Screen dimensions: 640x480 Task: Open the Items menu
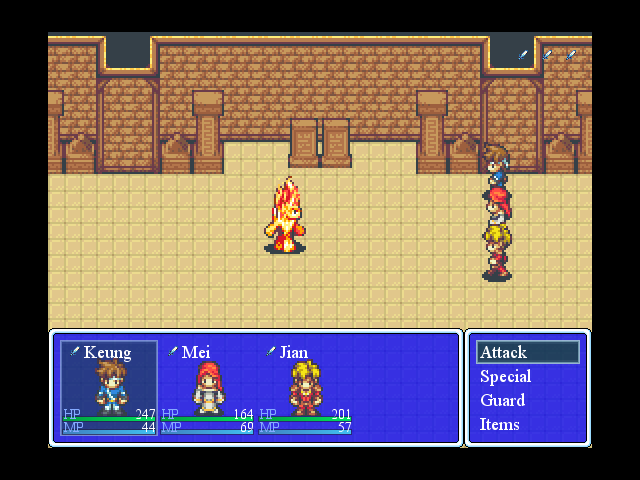coord(500,424)
